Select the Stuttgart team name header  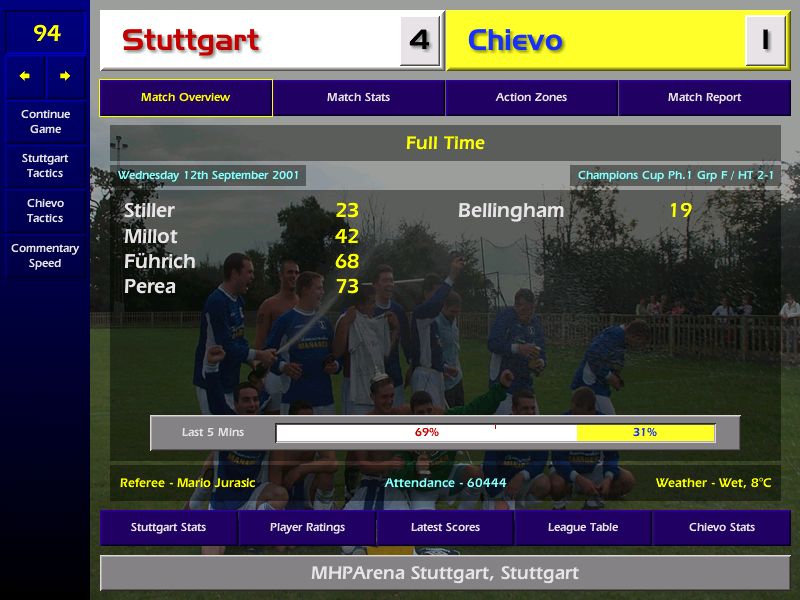(x=191, y=41)
